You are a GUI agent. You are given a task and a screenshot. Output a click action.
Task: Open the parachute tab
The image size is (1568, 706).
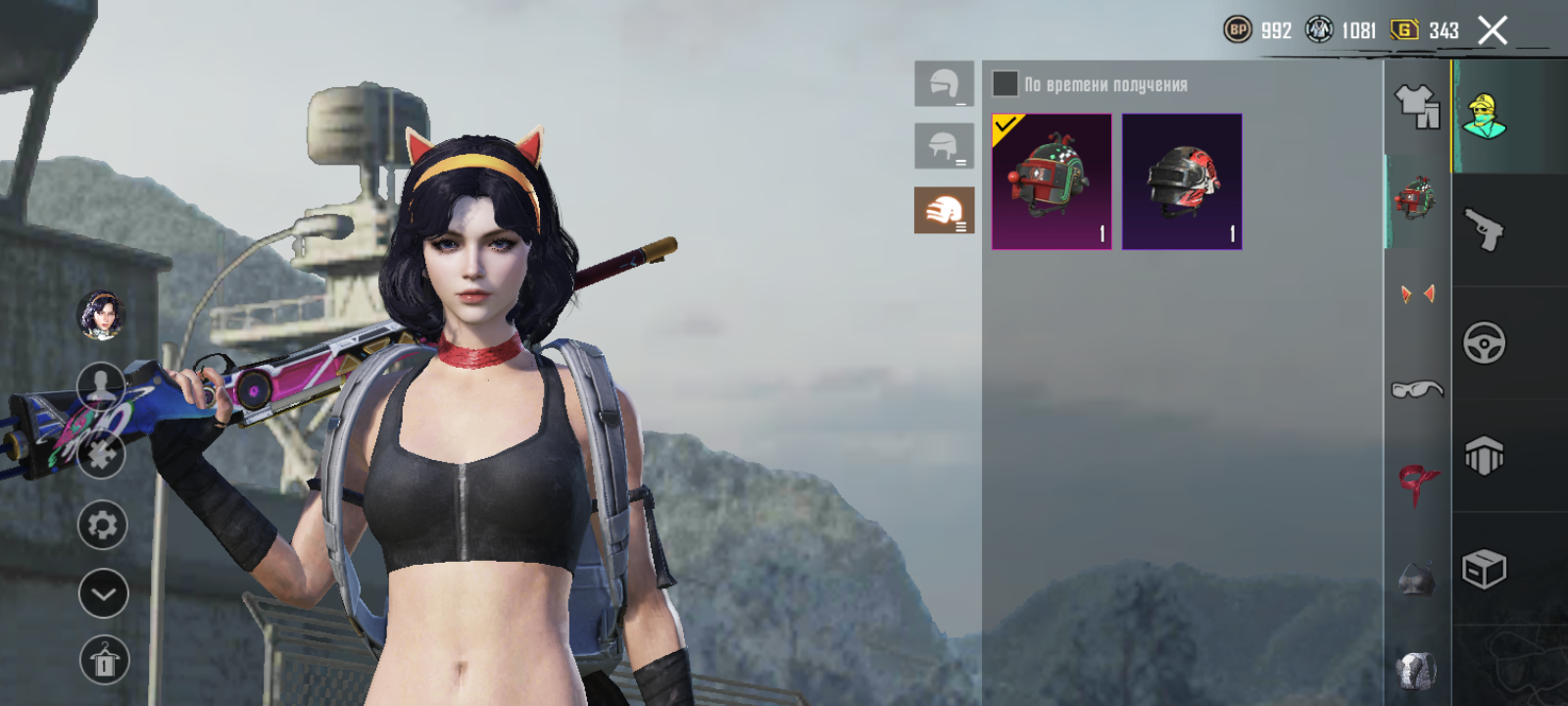click(x=1484, y=456)
